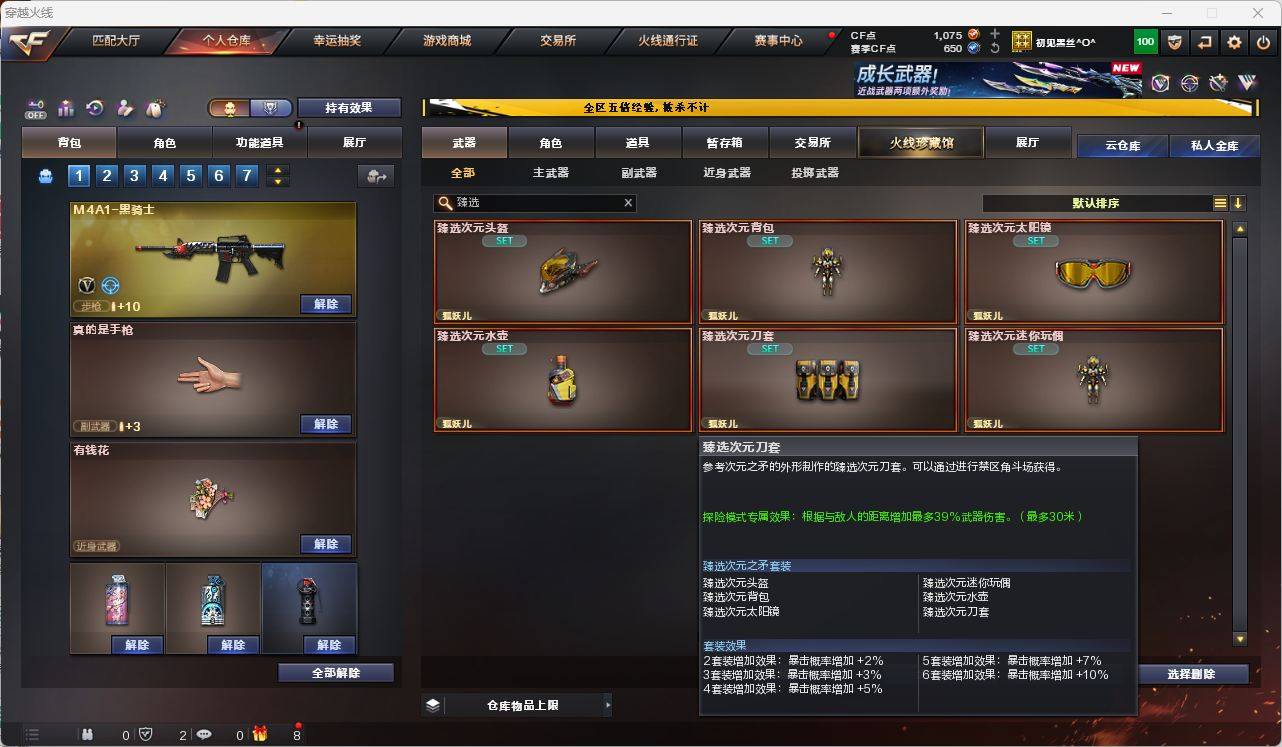Click the wrench repair icon under the NEW banner
This screenshot has height=747, width=1282.
pos(1217,83)
